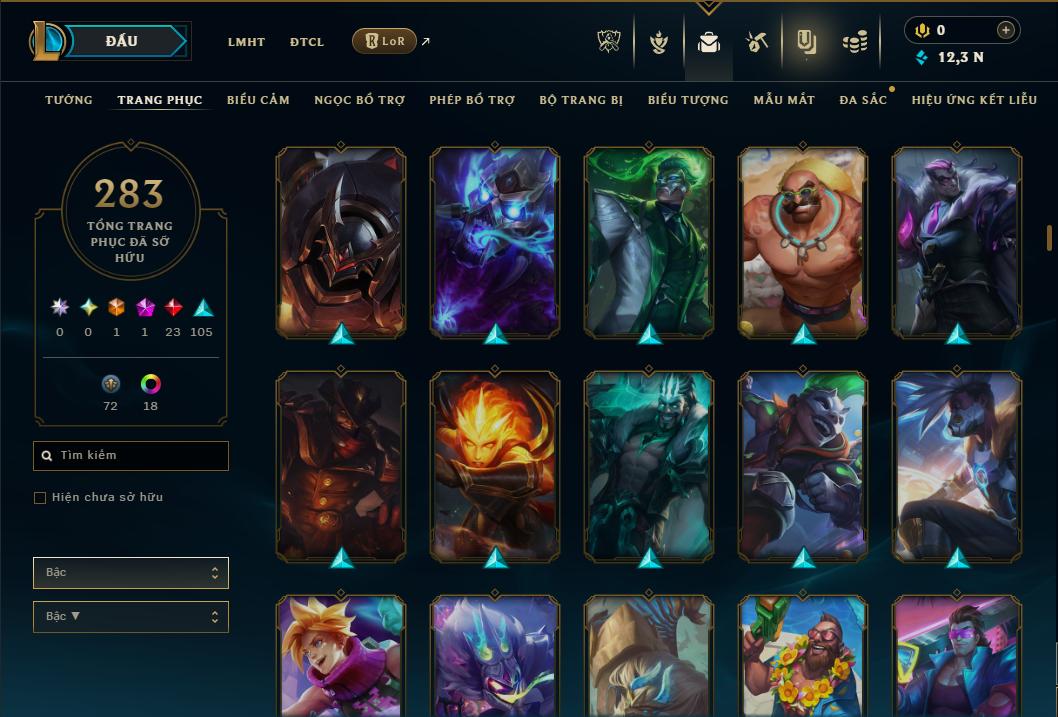The image size is (1058, 717).
Task: Switch to the TƯỚNG tab
Action: [x=69, y=100]
